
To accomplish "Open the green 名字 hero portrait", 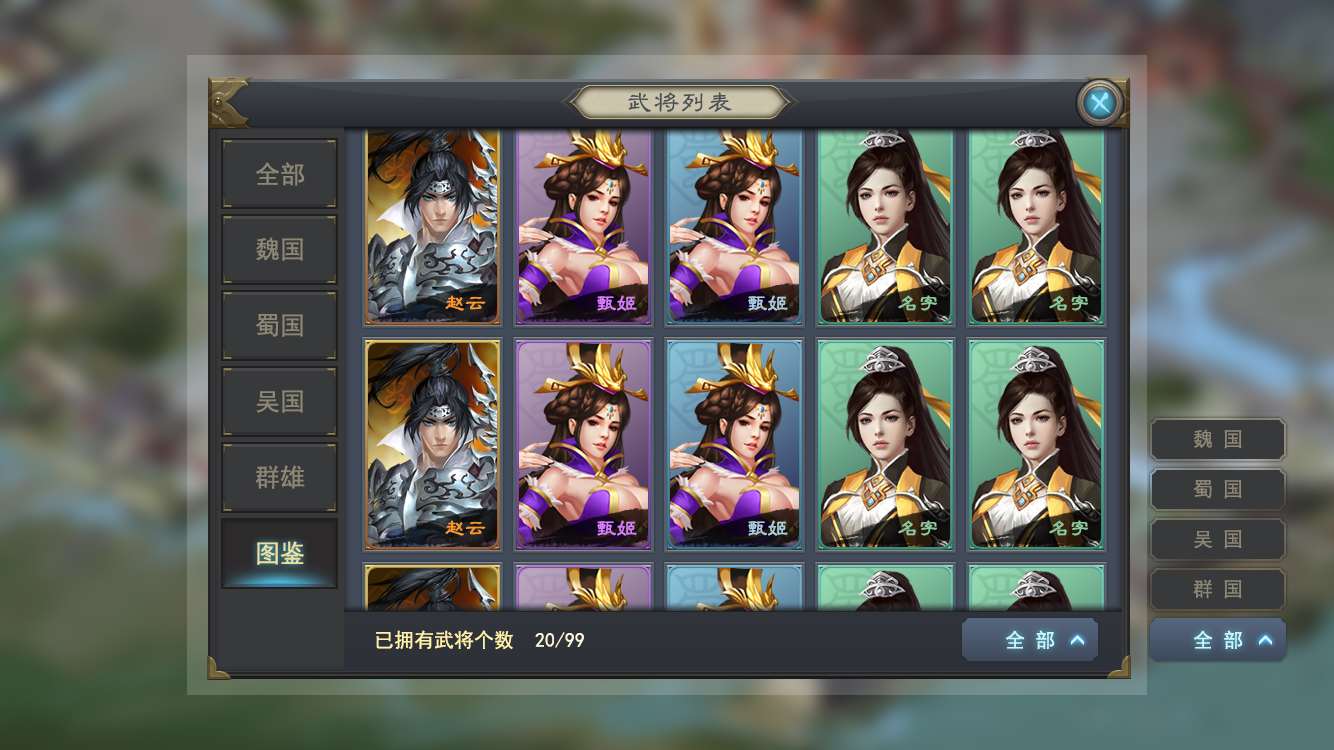I will 885,226.
